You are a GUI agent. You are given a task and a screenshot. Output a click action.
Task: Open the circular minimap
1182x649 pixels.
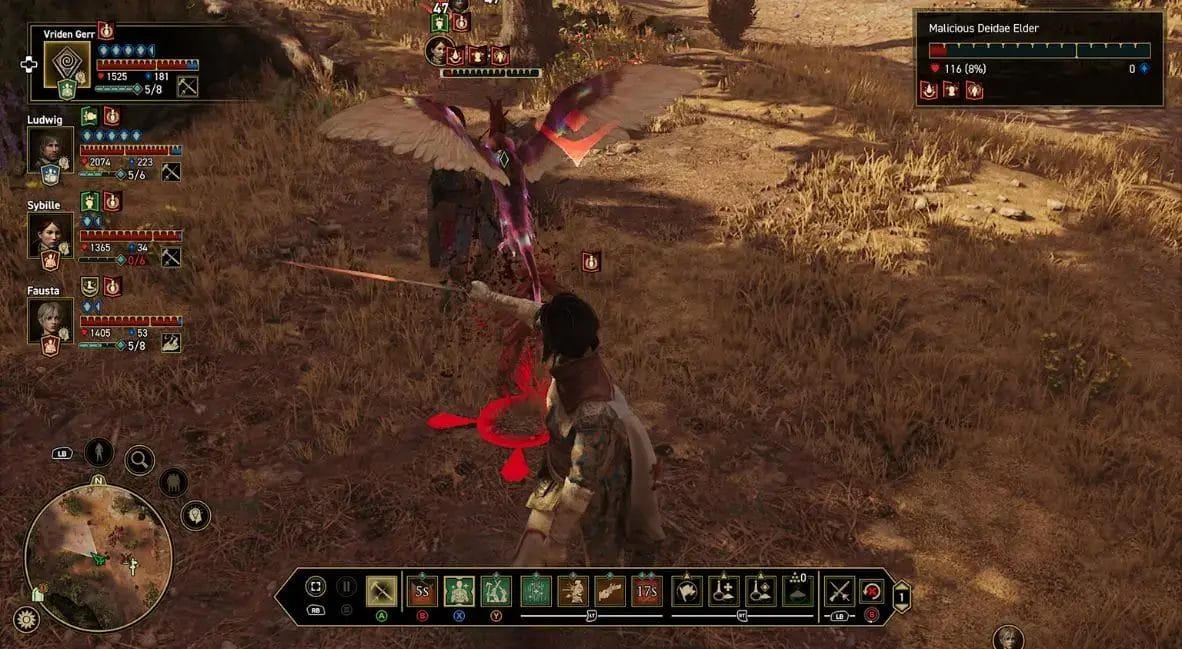(x=98, y=557)
